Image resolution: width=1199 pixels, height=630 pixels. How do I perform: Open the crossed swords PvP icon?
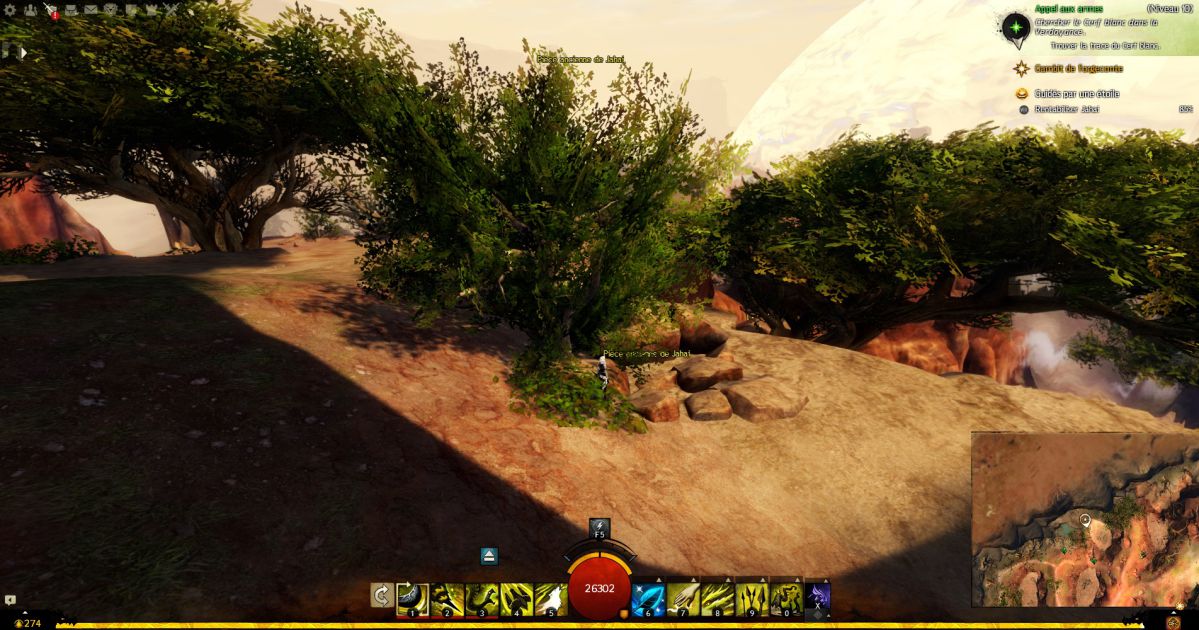coord(170,10)
